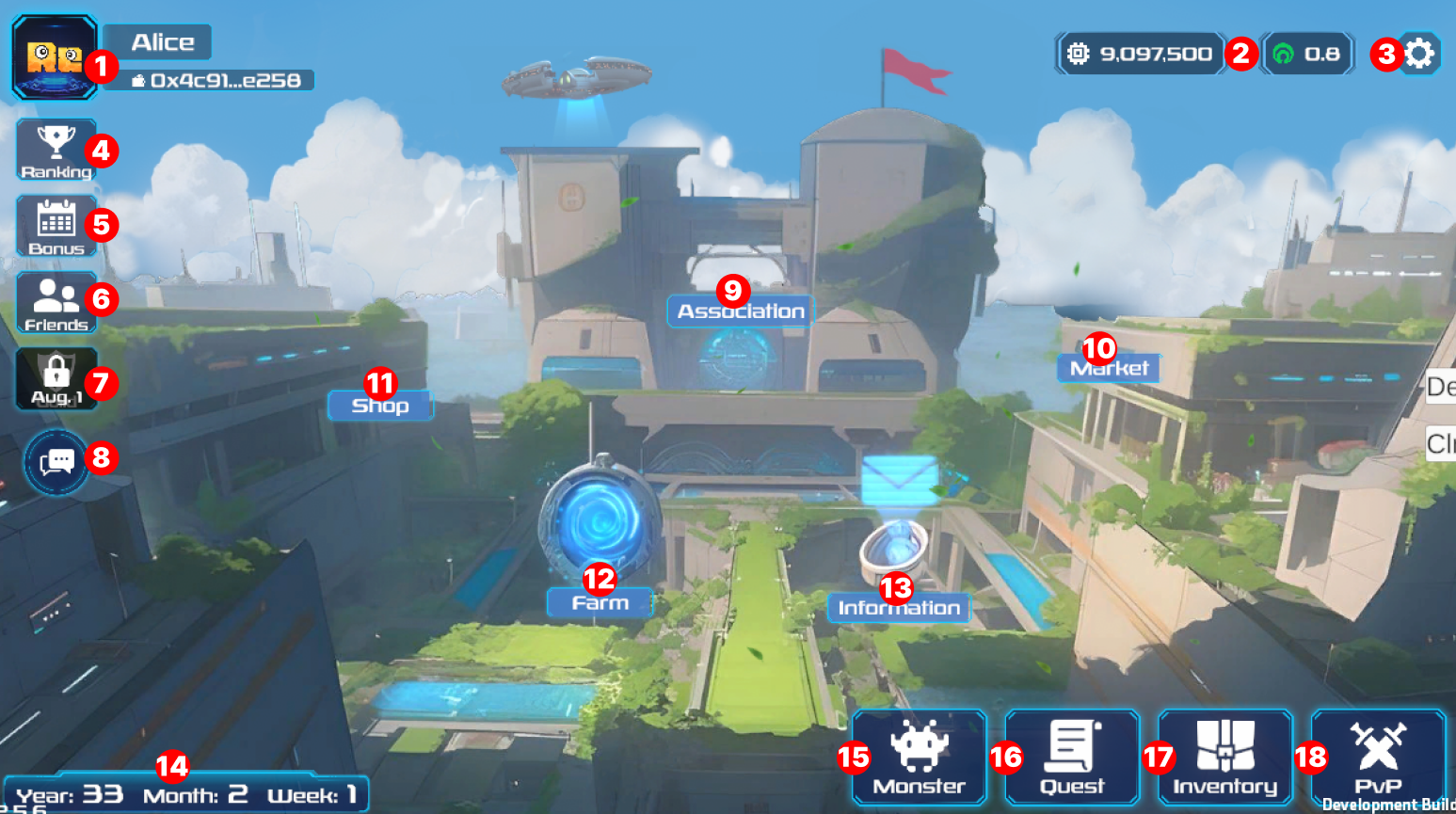This screenshot has height=814, width=1456.
Task: Click the wallet address 0x4c91...e258
Action: (218, 81)
